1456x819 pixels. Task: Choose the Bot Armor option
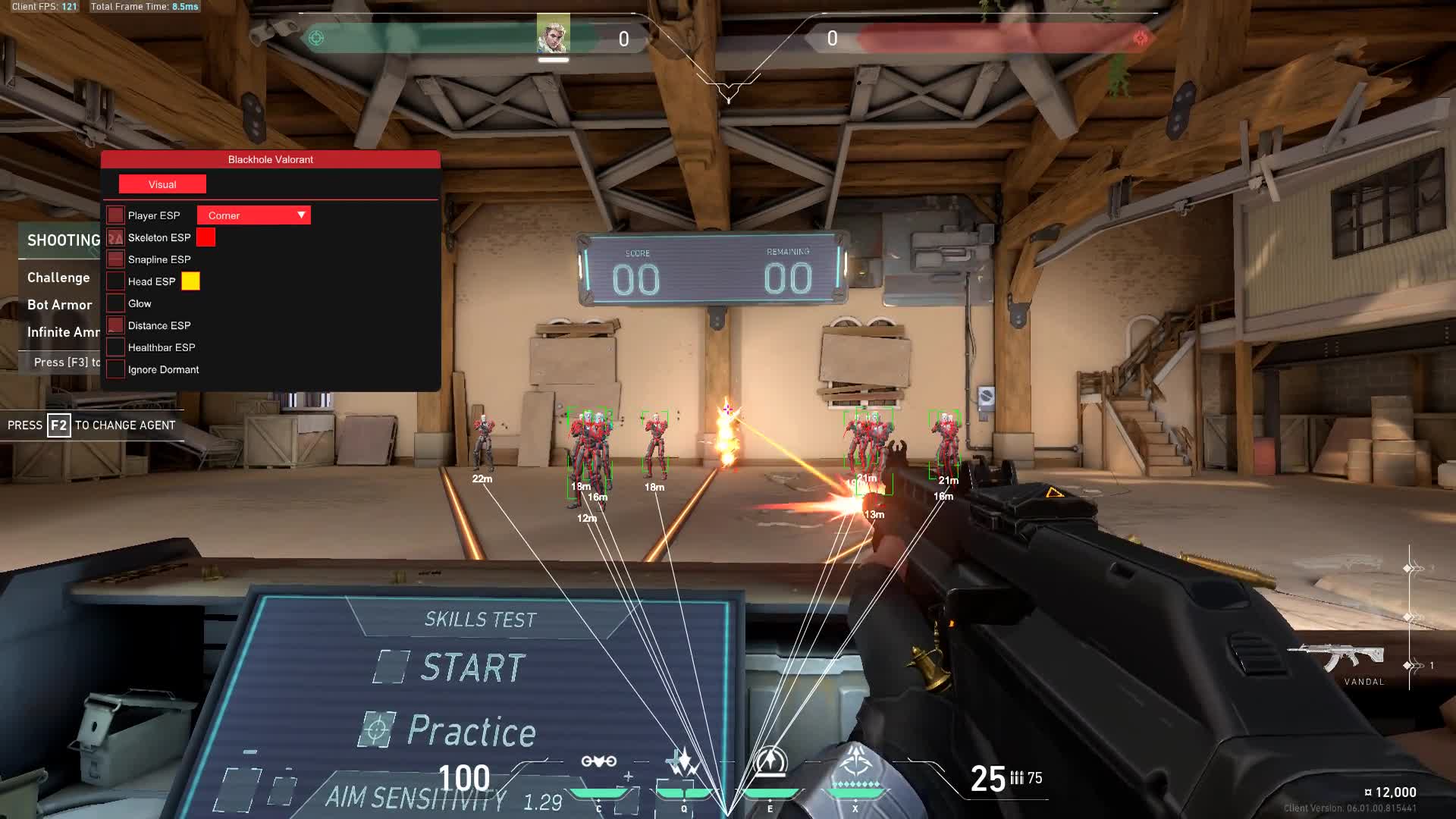pyautogui.click(x=59, y=305)
